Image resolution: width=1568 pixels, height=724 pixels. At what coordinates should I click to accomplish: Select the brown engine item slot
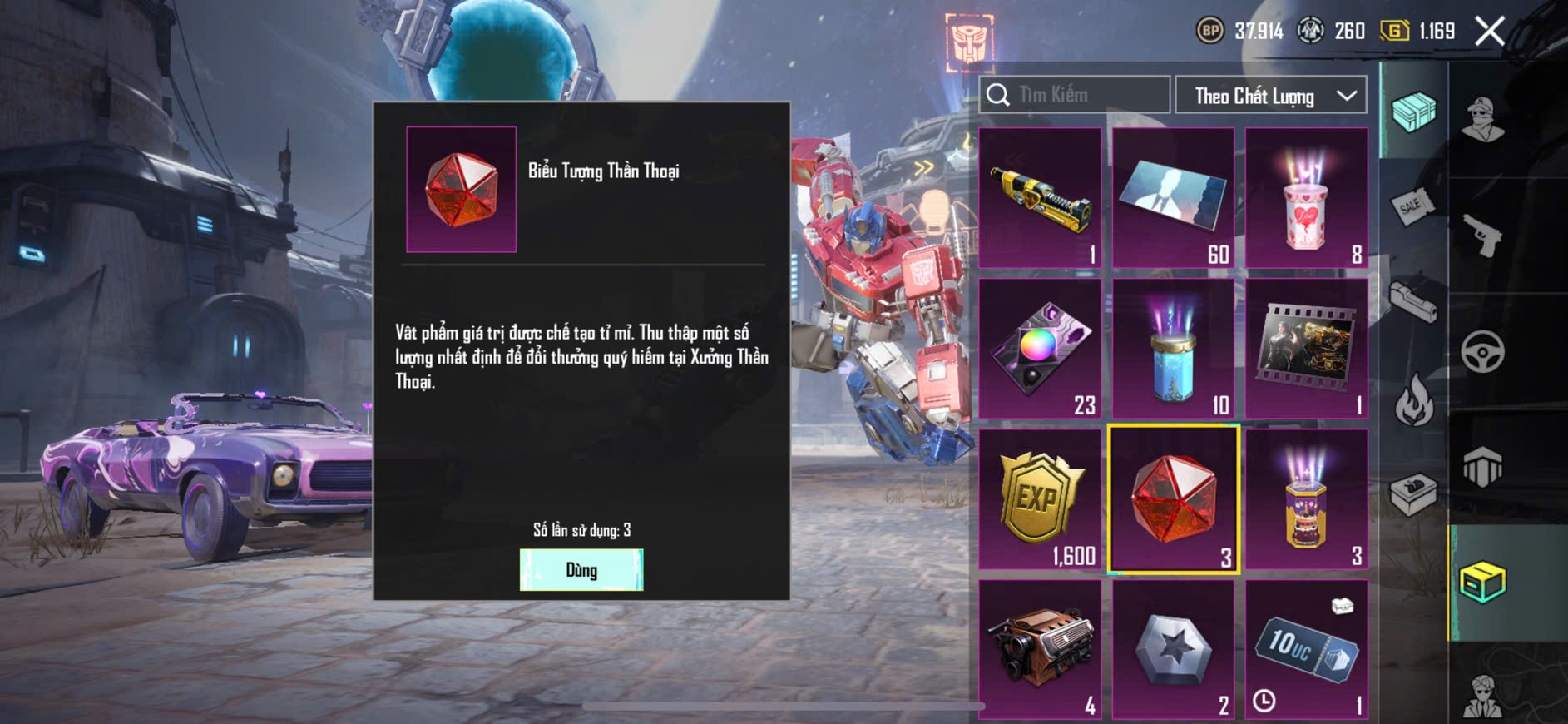click(x=1041, y=649)
